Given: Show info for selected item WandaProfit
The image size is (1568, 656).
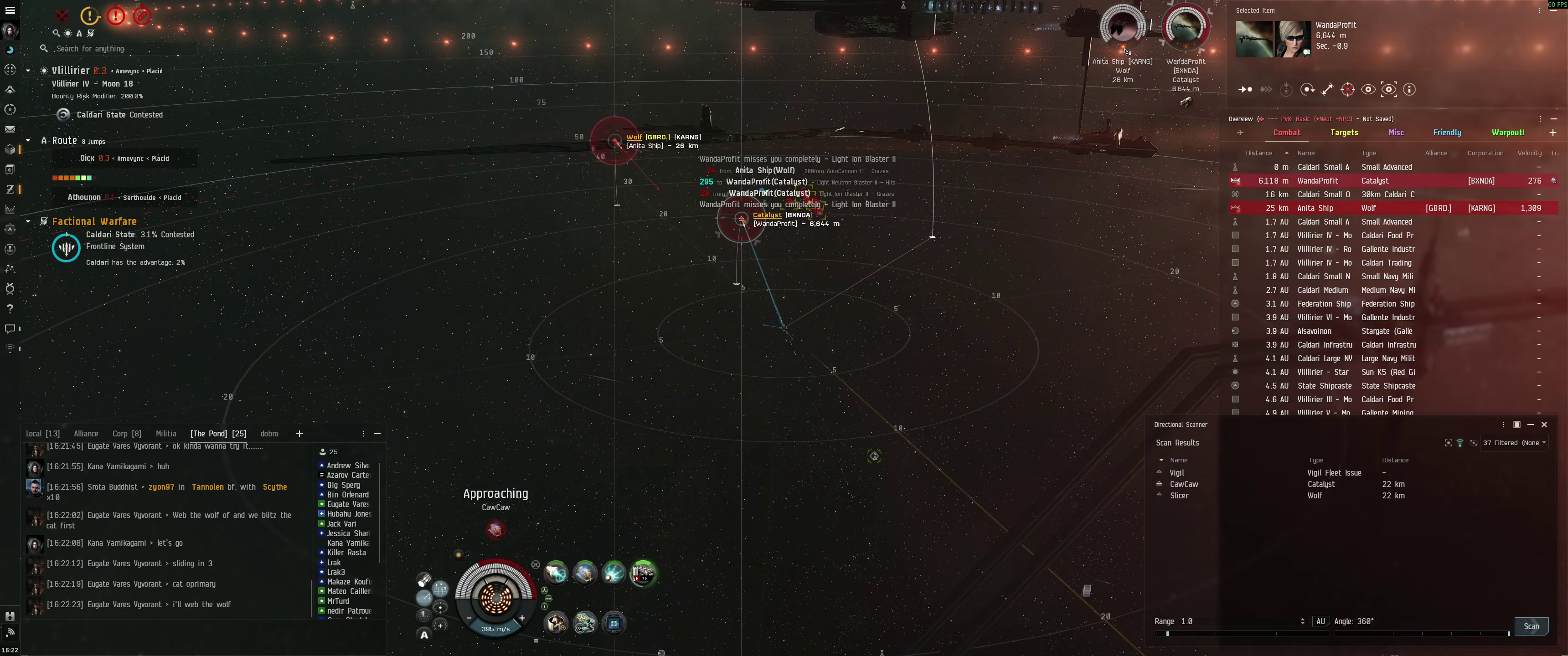Looking at the screenshot, I should pyautogui.click(x=1408, y=90).
